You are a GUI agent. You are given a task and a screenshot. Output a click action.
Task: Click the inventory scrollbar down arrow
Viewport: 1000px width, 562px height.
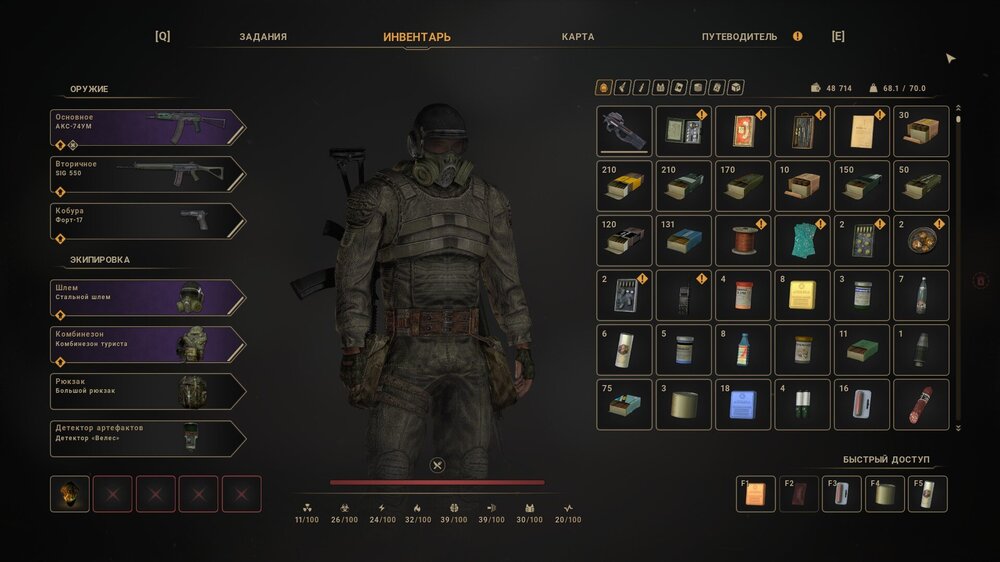click(958, 428)
